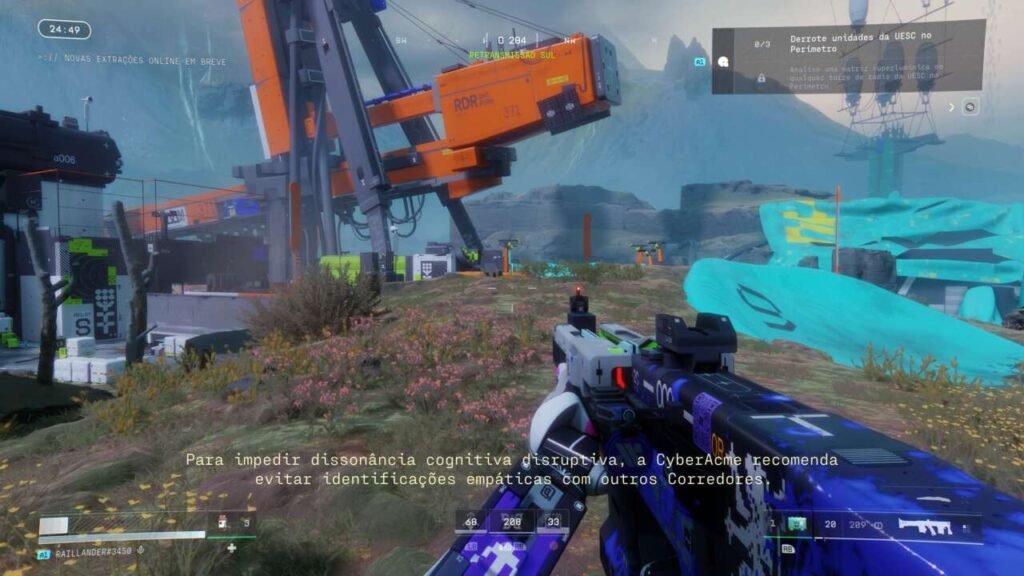
Task: Click the compass heading bar
Action: [510, 40]
